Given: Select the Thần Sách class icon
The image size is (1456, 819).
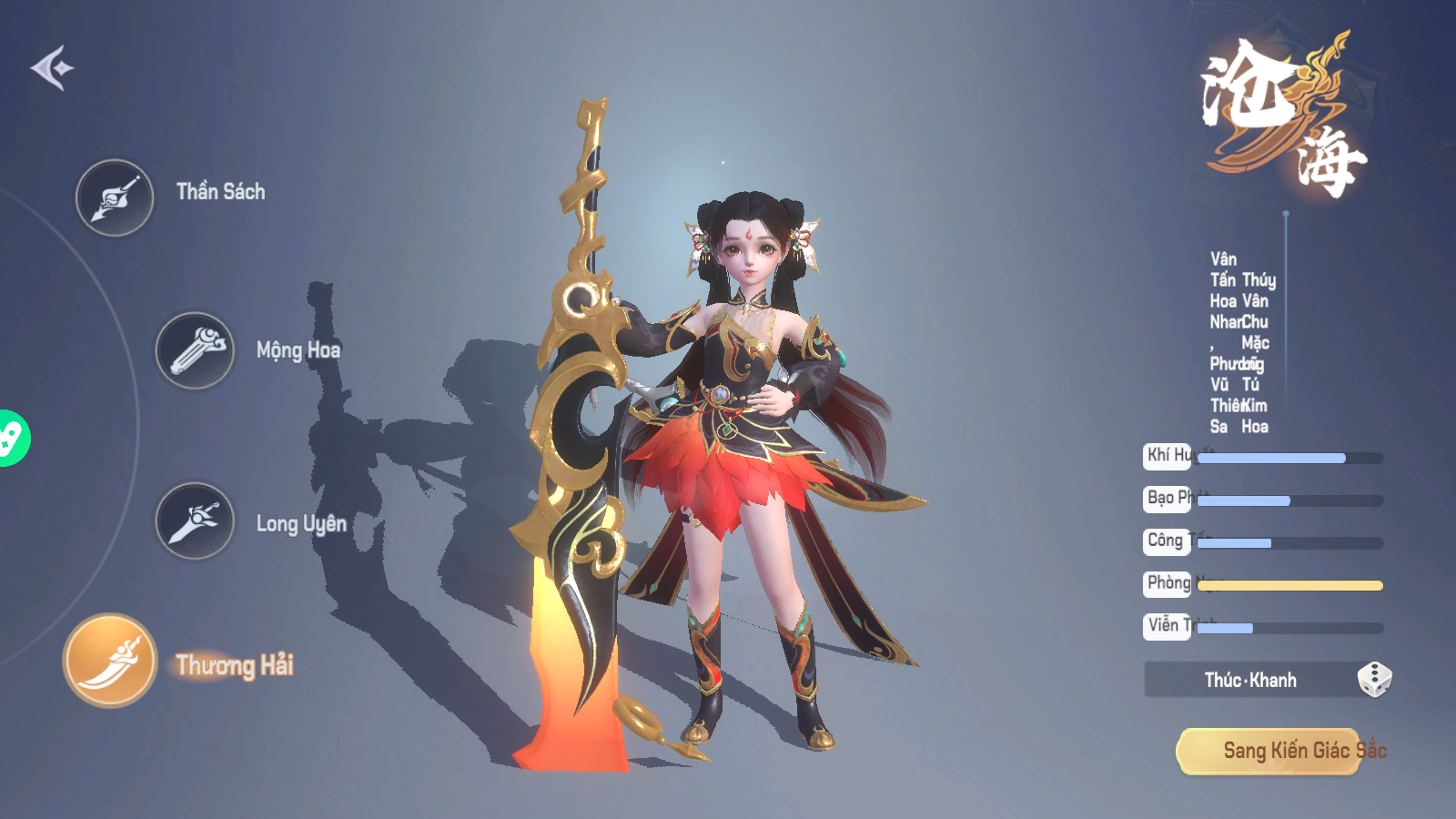Looking at the screenshot, I should pos(115,197).
